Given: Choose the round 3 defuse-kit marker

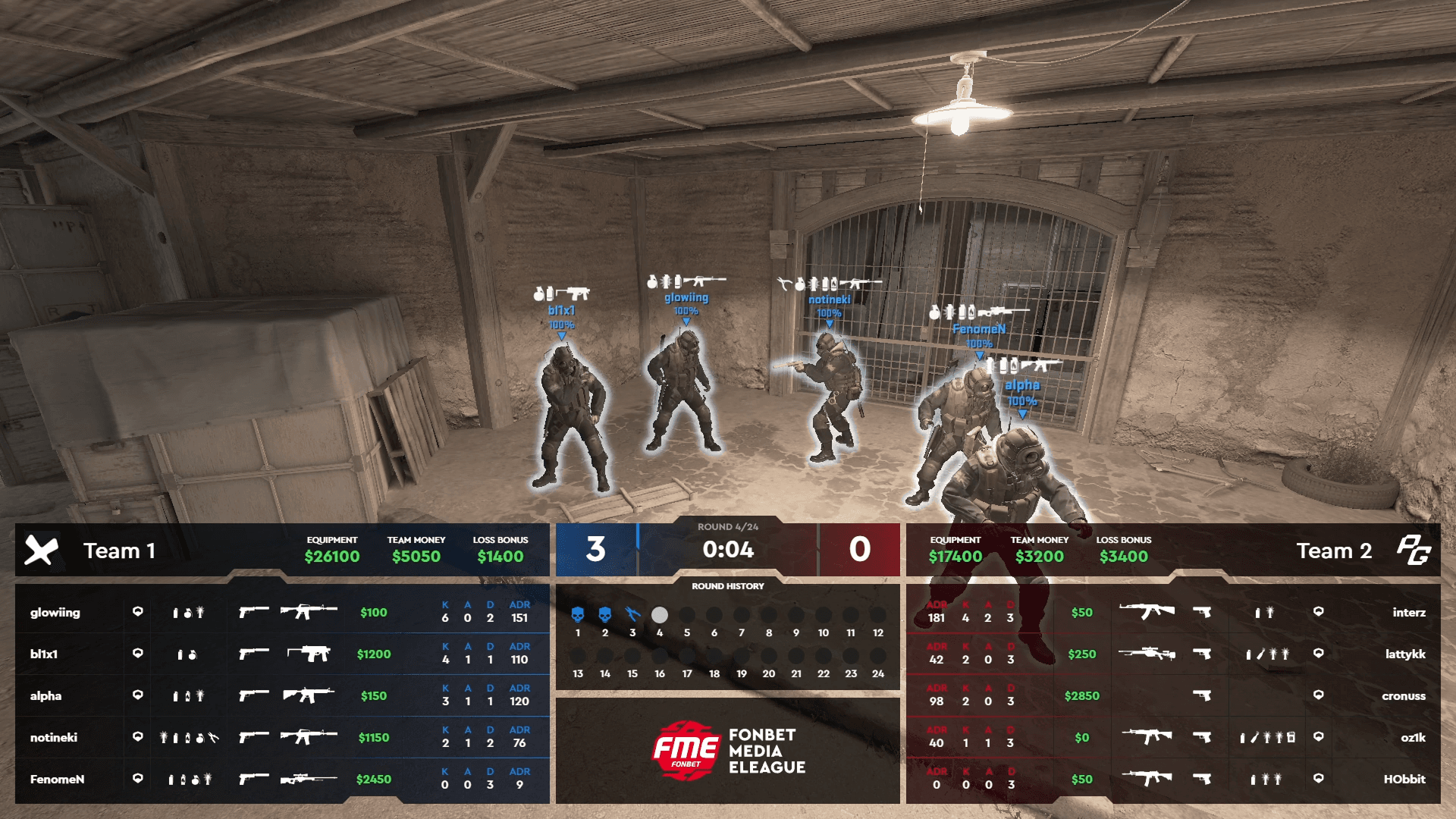Looking at the screenshot, I should (632, 614).
